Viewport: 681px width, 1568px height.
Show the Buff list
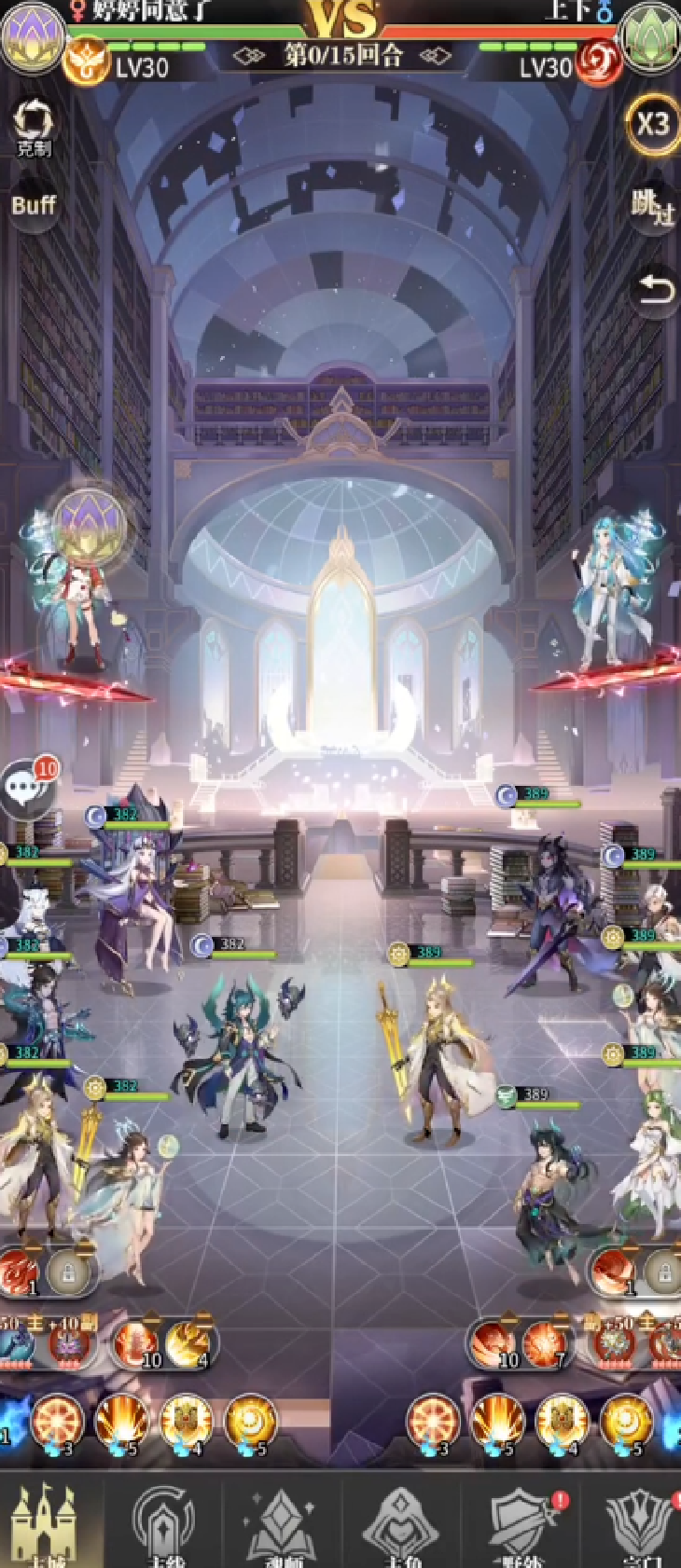tap(33, 205)
